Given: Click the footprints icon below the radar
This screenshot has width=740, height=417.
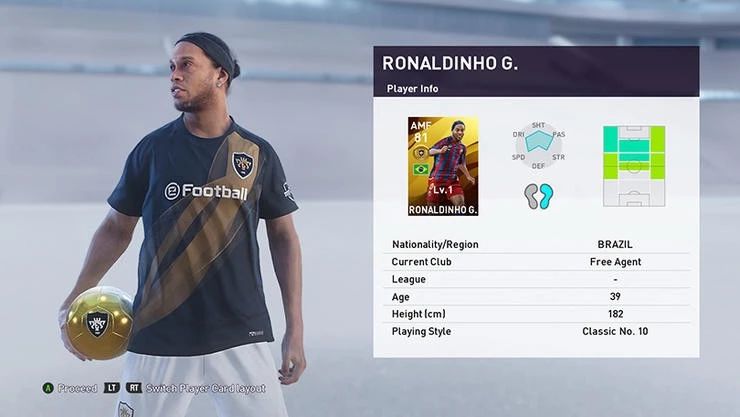Looking at the screenshot, I should coord(538,196).
